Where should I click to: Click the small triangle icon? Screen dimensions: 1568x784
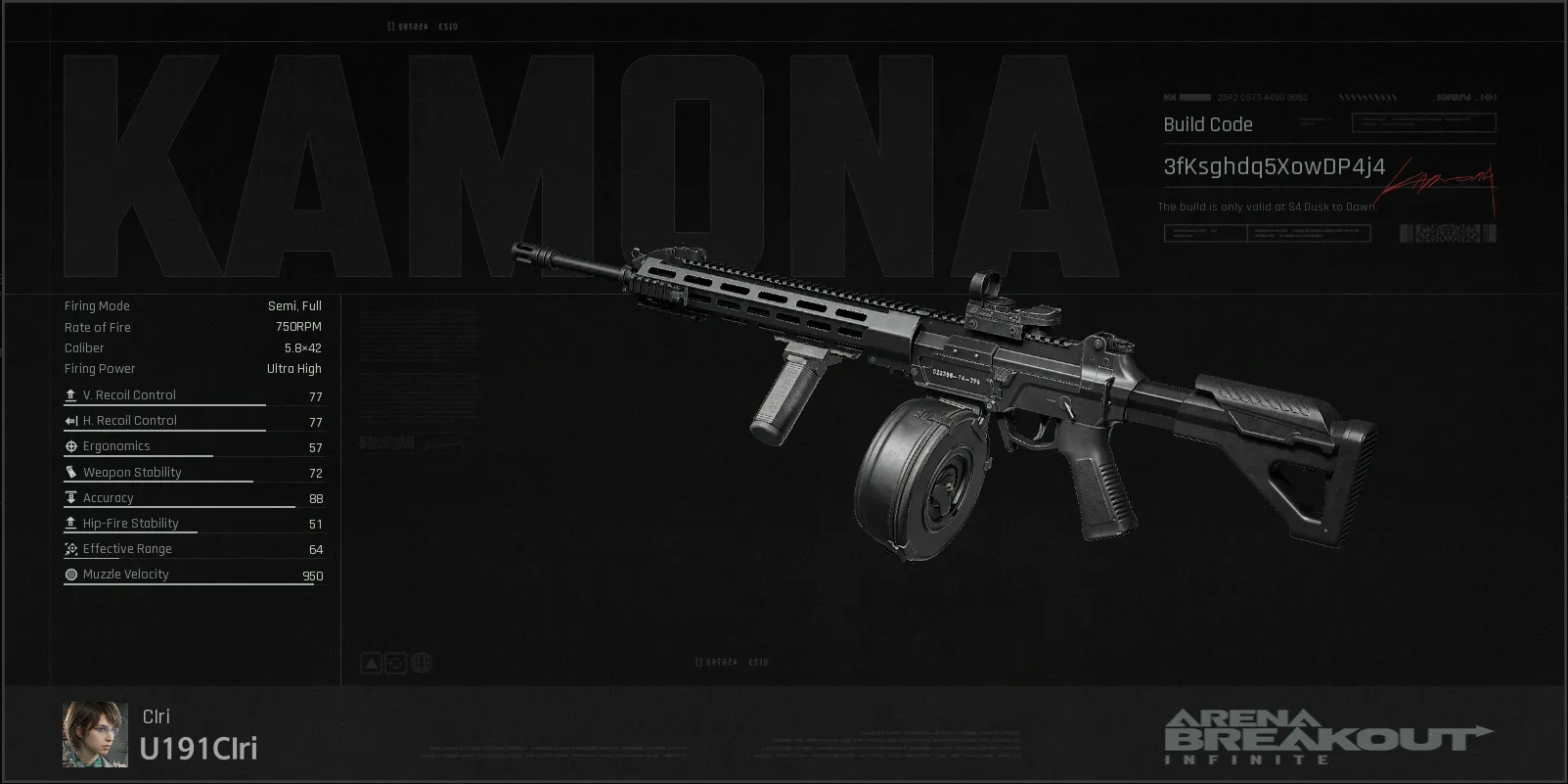coord(372,664)
